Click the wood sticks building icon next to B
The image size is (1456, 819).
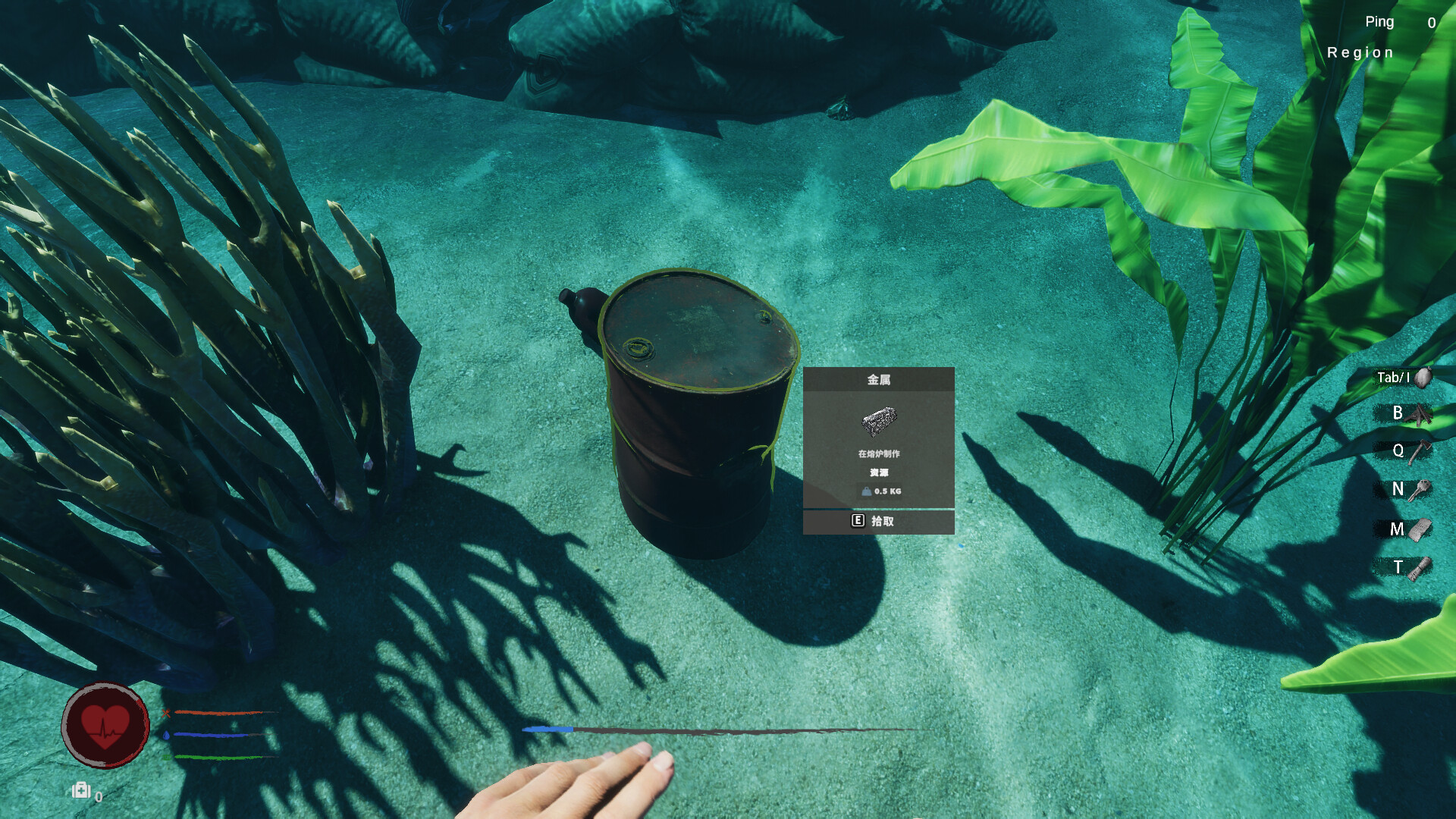1421,414
